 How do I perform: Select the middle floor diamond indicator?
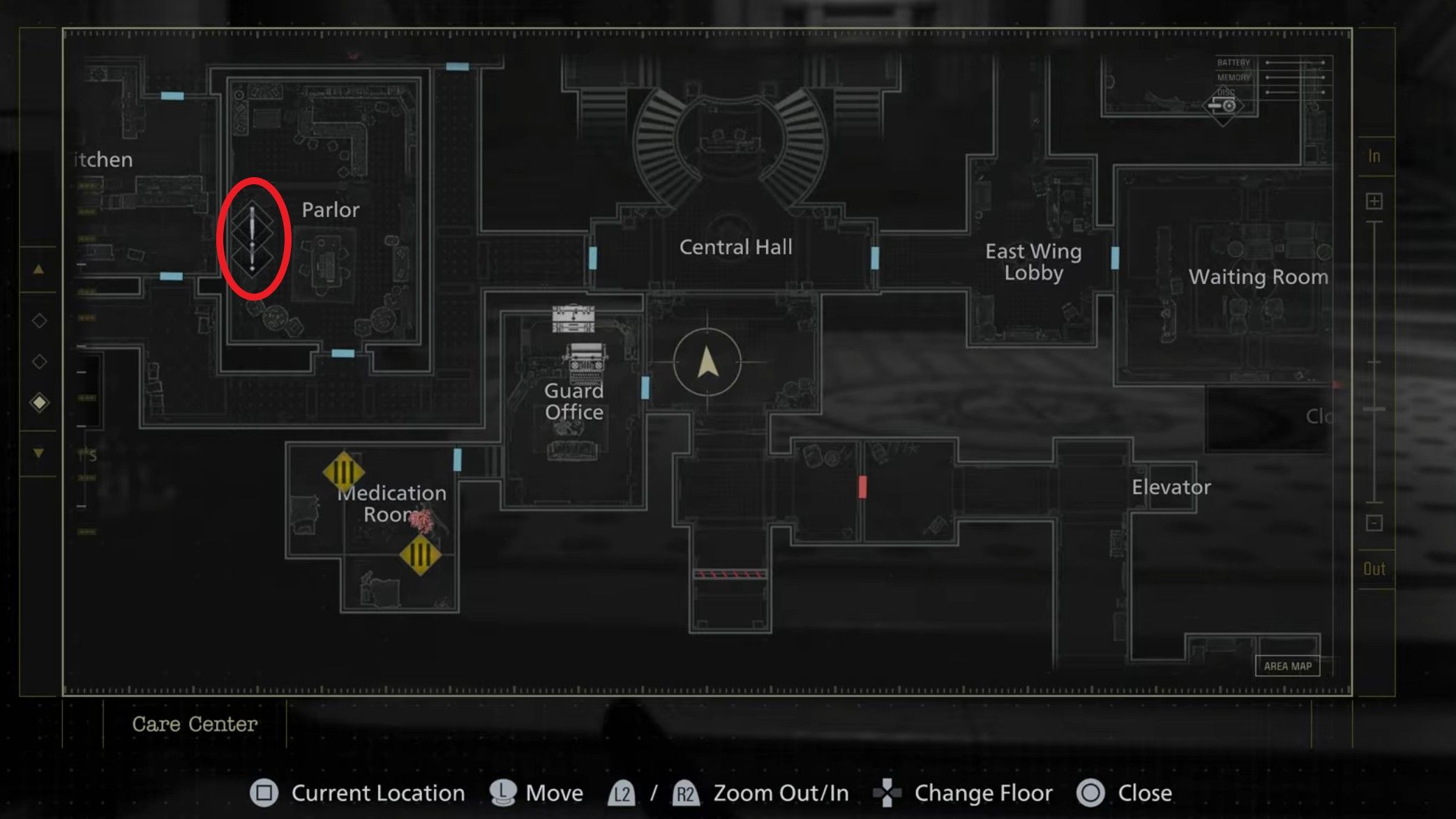point(39,361)
